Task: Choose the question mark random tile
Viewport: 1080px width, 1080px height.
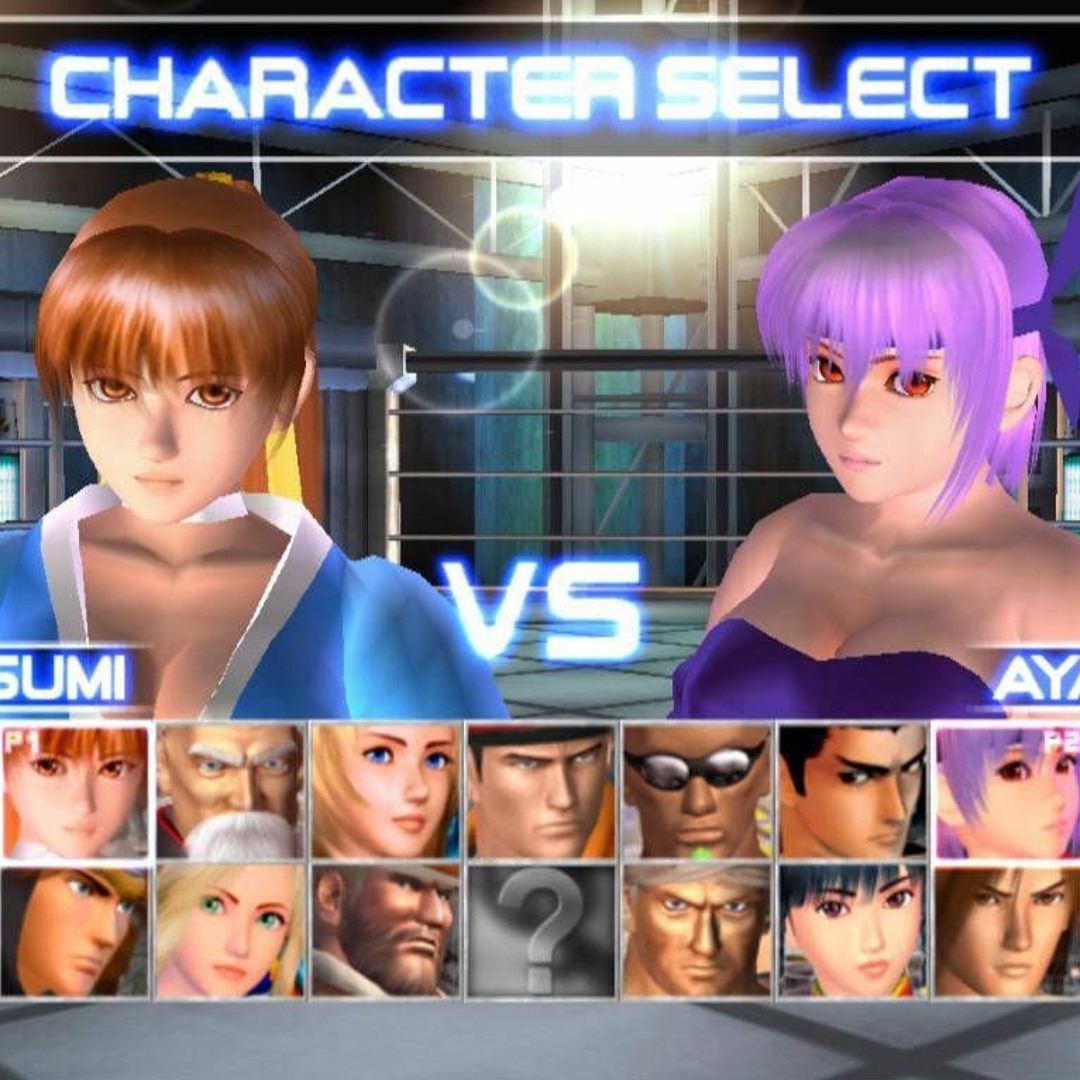Action: pyautogui.click(x=541, y=932)
